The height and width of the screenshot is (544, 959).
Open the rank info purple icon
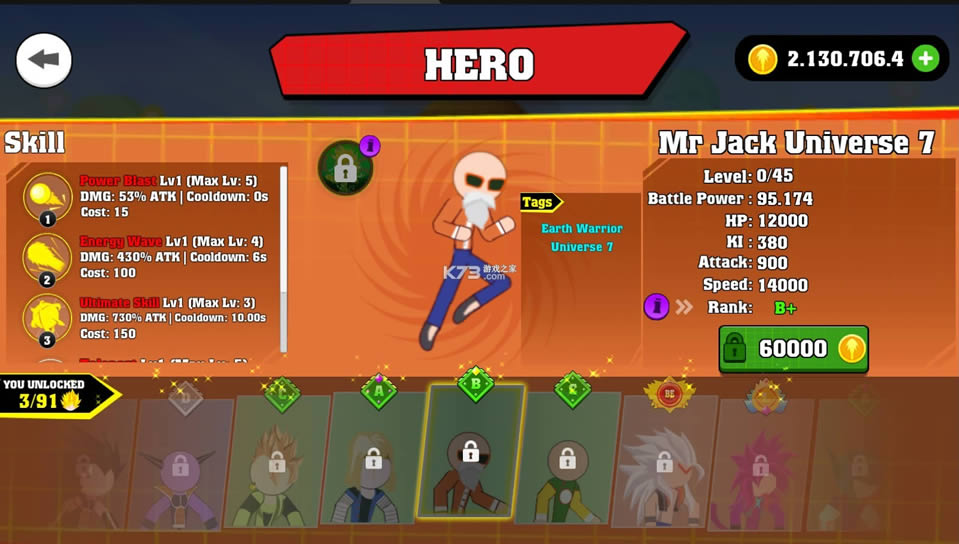[656, 306]
